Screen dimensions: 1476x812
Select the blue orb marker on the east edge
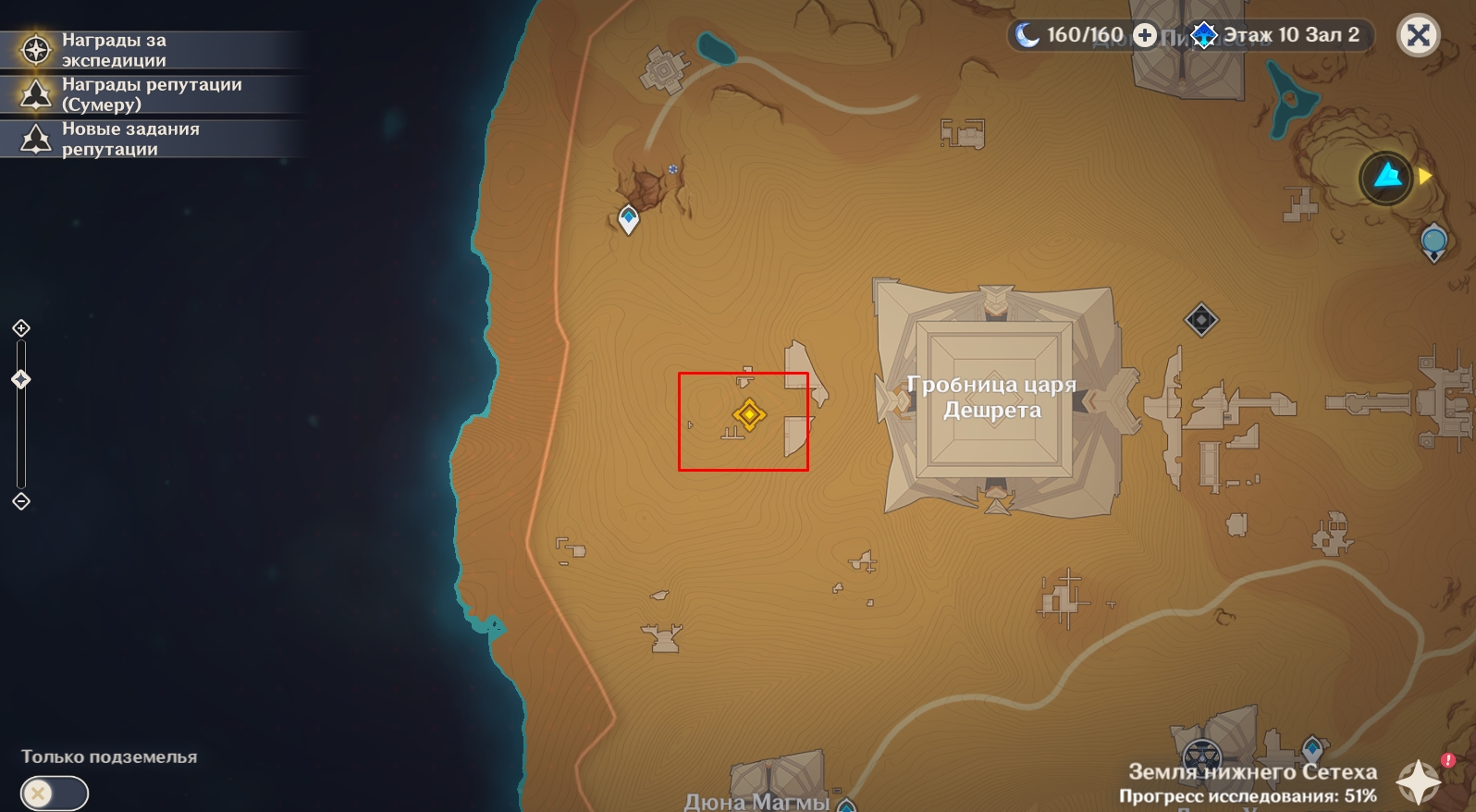[1433, 242]
